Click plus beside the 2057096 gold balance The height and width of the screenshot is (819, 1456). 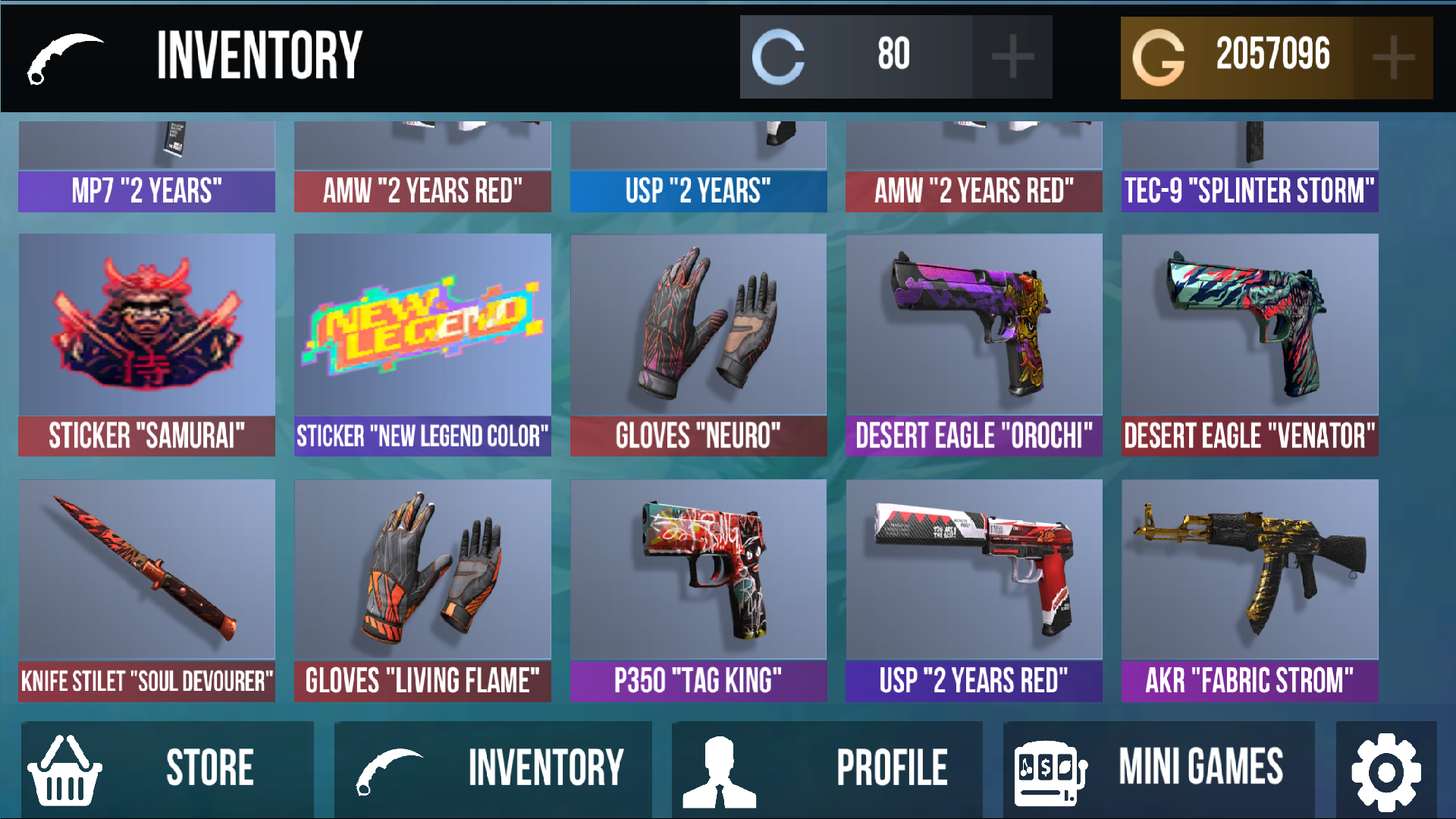1392,54
